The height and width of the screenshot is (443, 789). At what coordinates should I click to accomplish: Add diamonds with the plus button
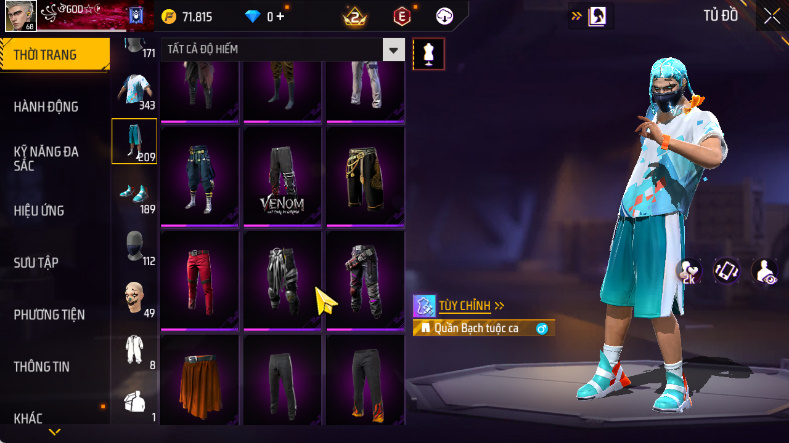tap(280, 16)
